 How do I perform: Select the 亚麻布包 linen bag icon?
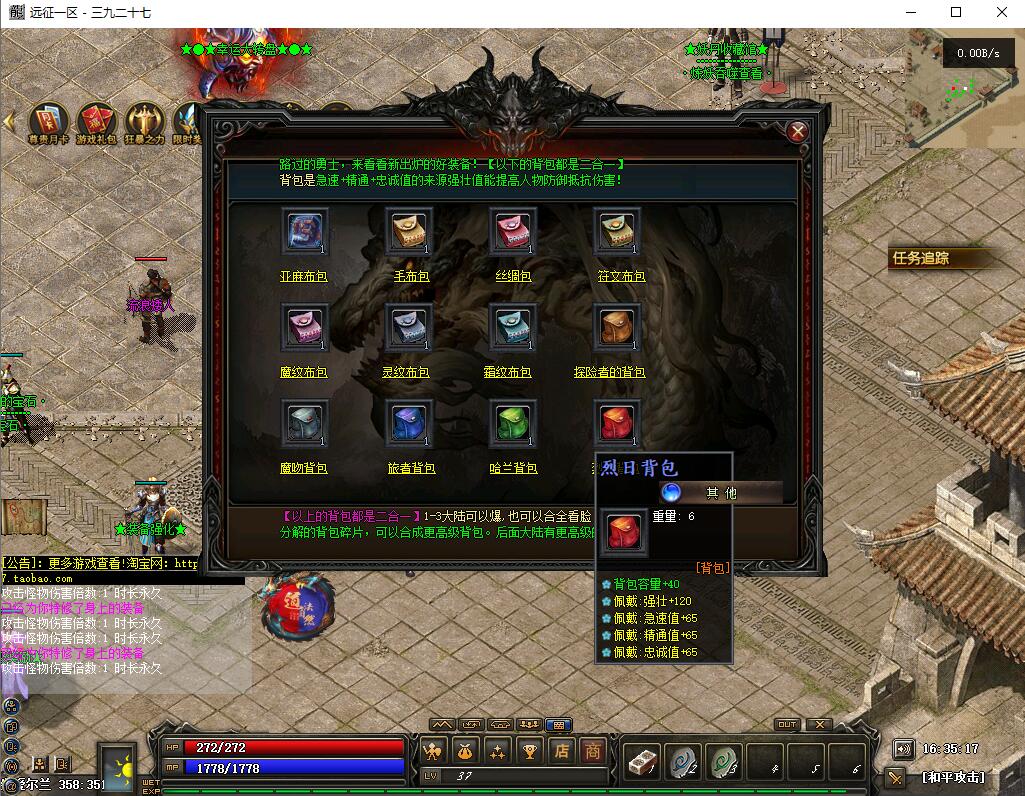click(304, 231)
